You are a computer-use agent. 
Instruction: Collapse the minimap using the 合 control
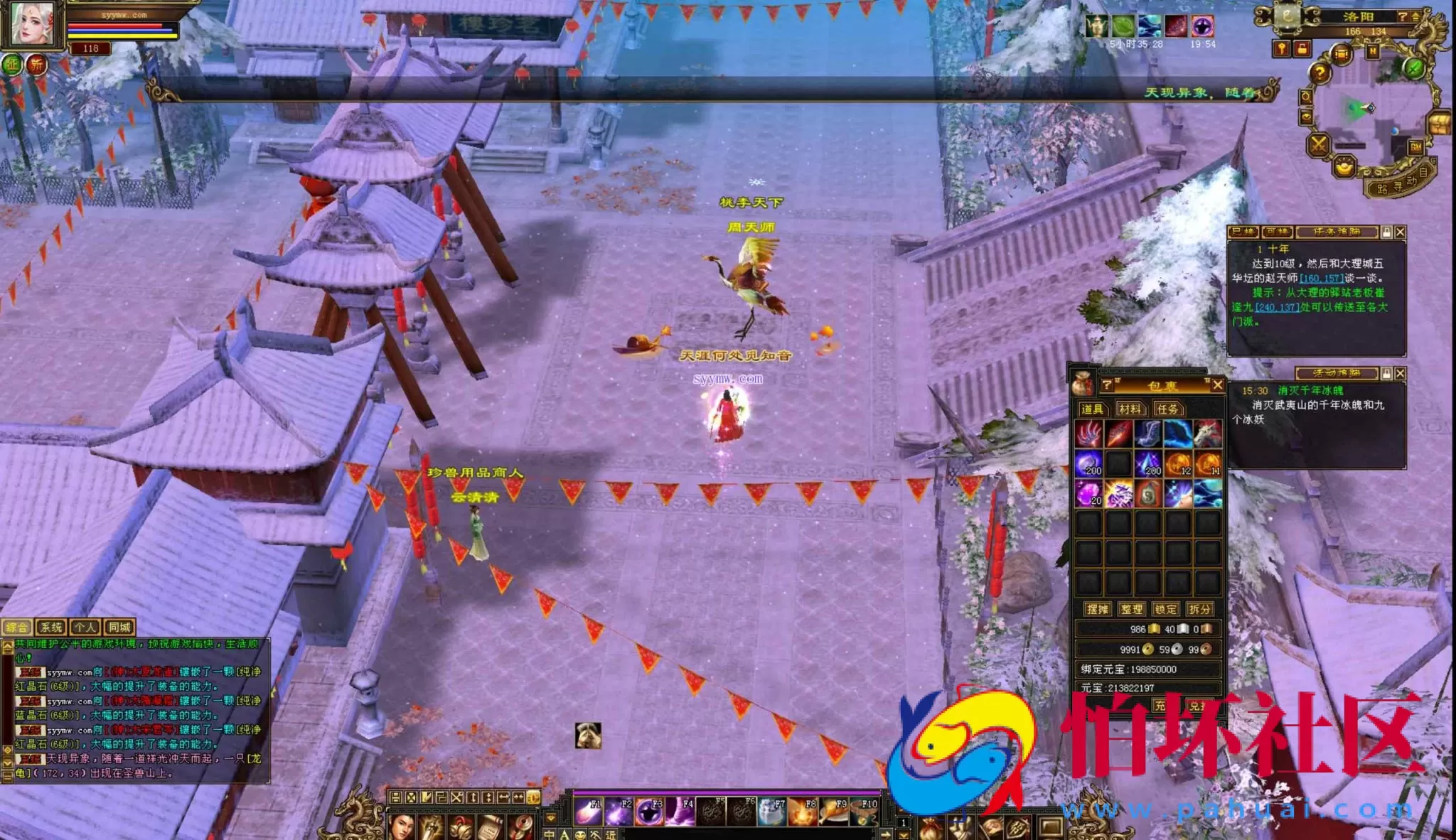(1416, 17)
